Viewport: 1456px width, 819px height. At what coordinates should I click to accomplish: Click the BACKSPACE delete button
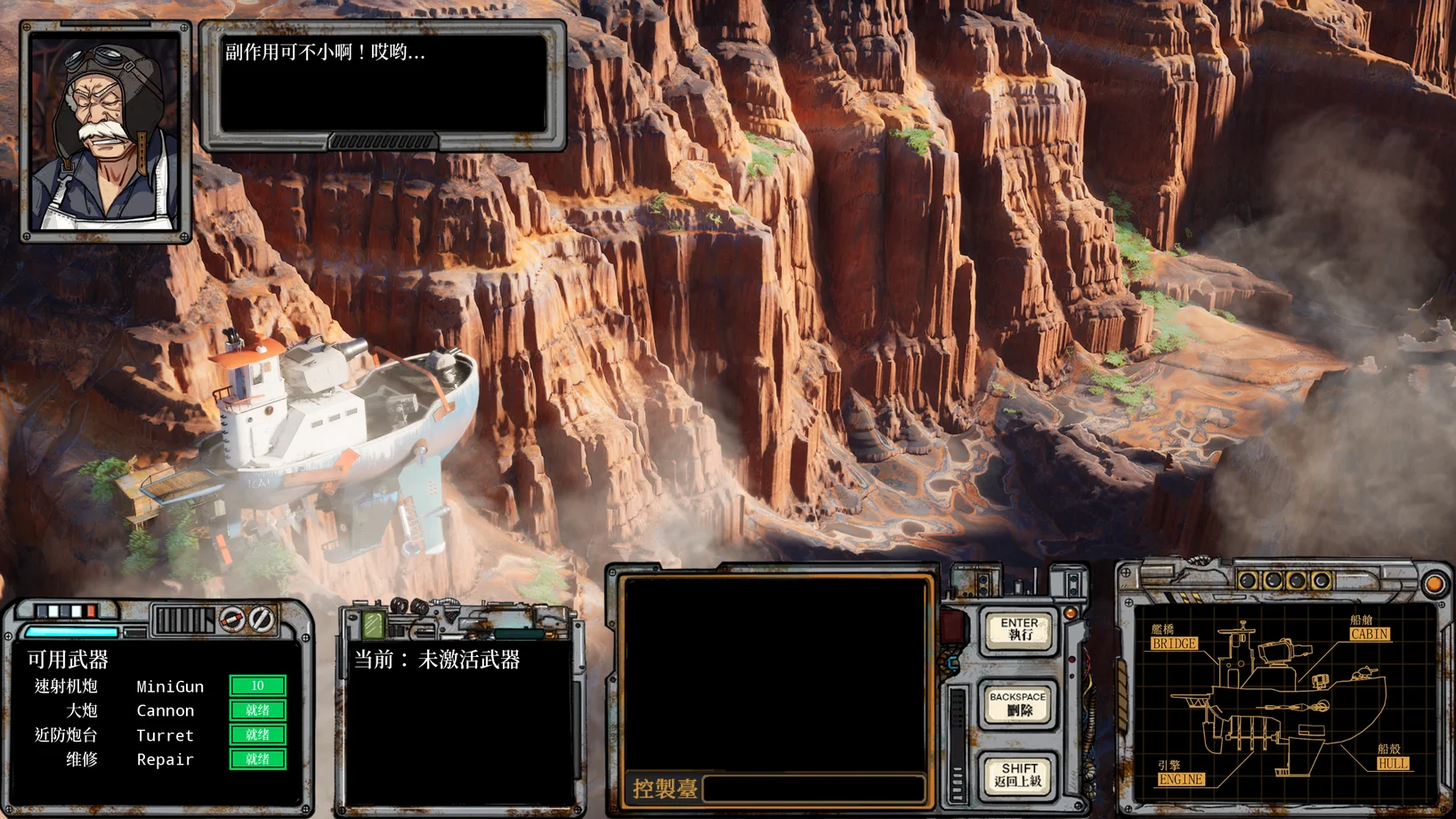tap(1018, 704)
